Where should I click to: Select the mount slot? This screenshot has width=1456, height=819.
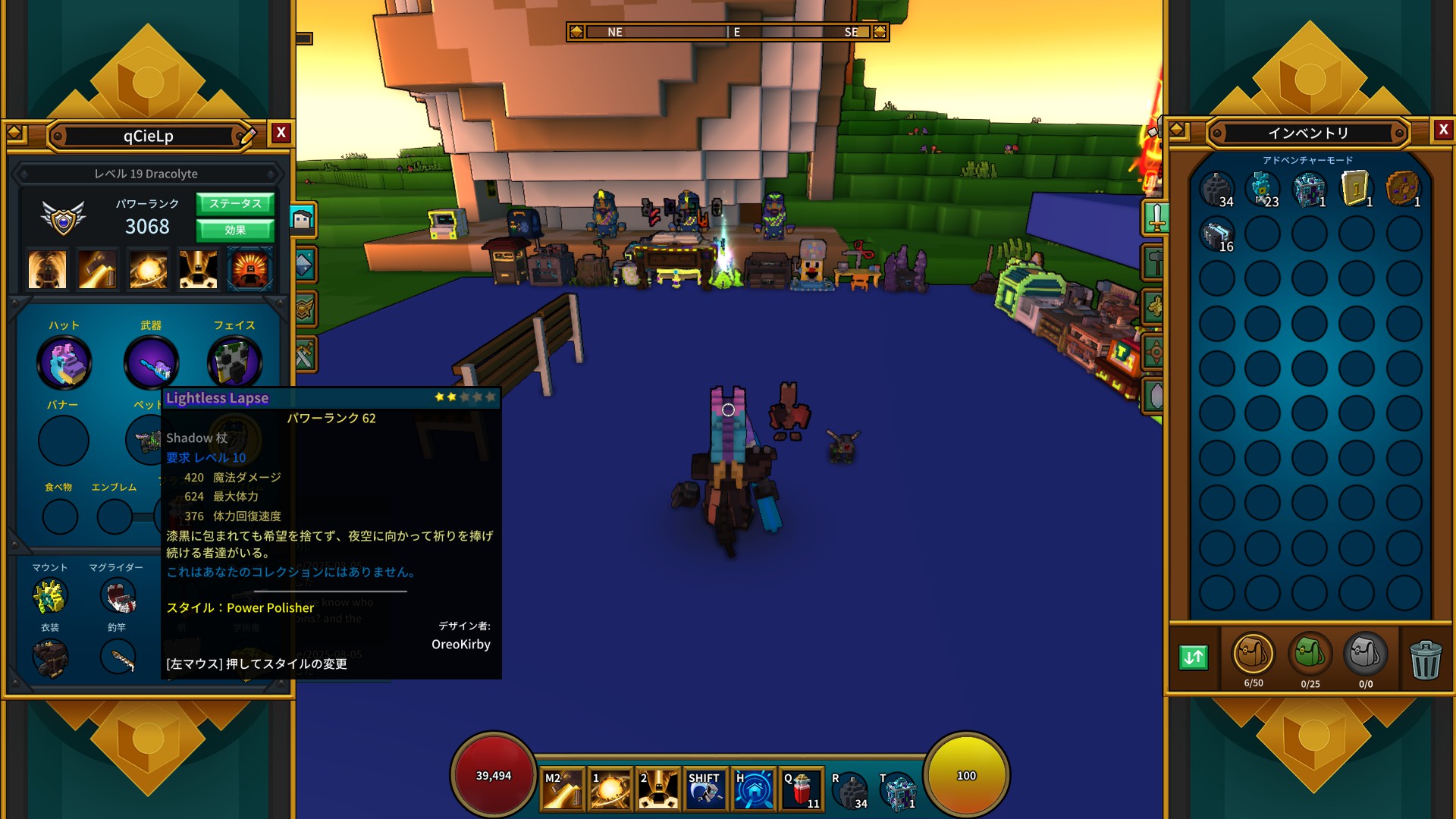pos(50,597)
